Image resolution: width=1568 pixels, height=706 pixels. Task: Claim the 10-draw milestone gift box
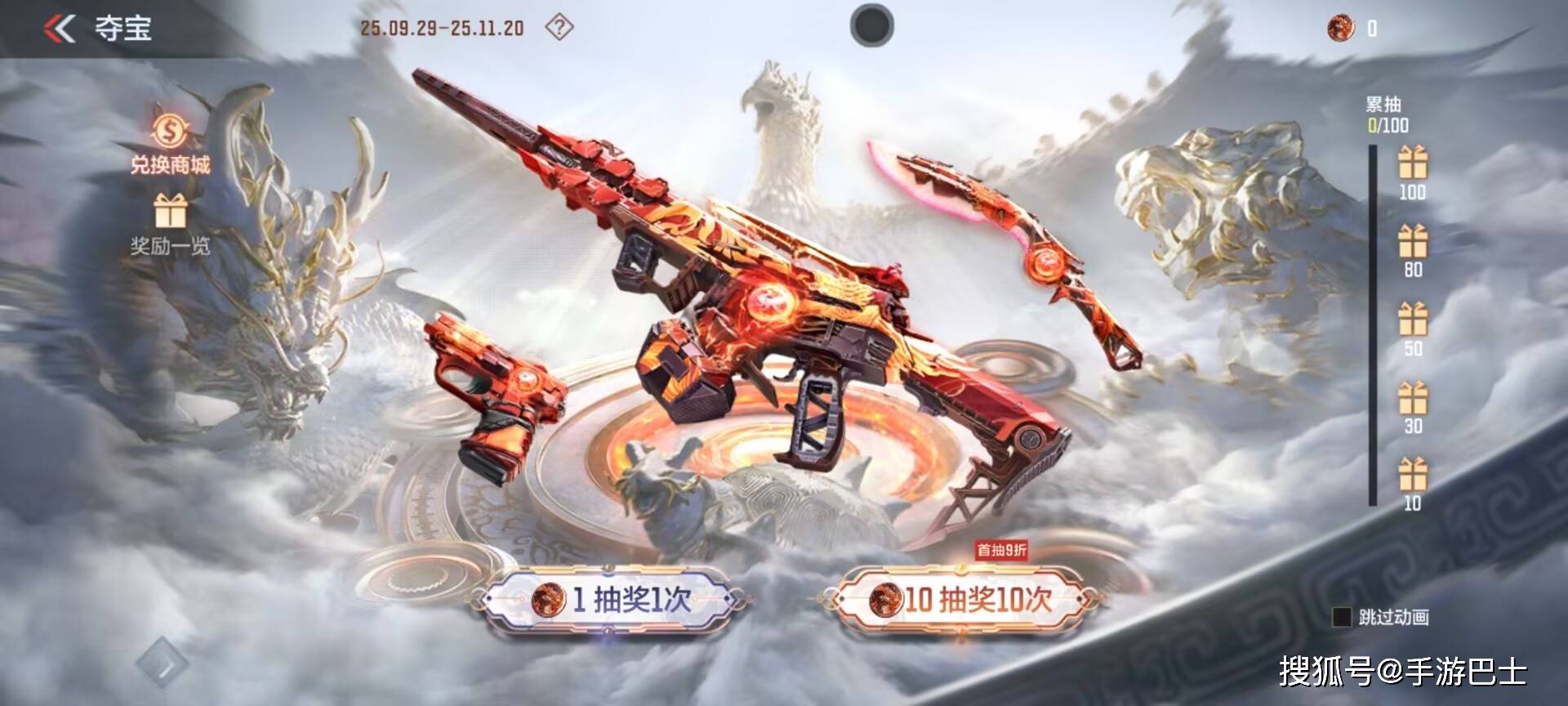click(1412, 475)
